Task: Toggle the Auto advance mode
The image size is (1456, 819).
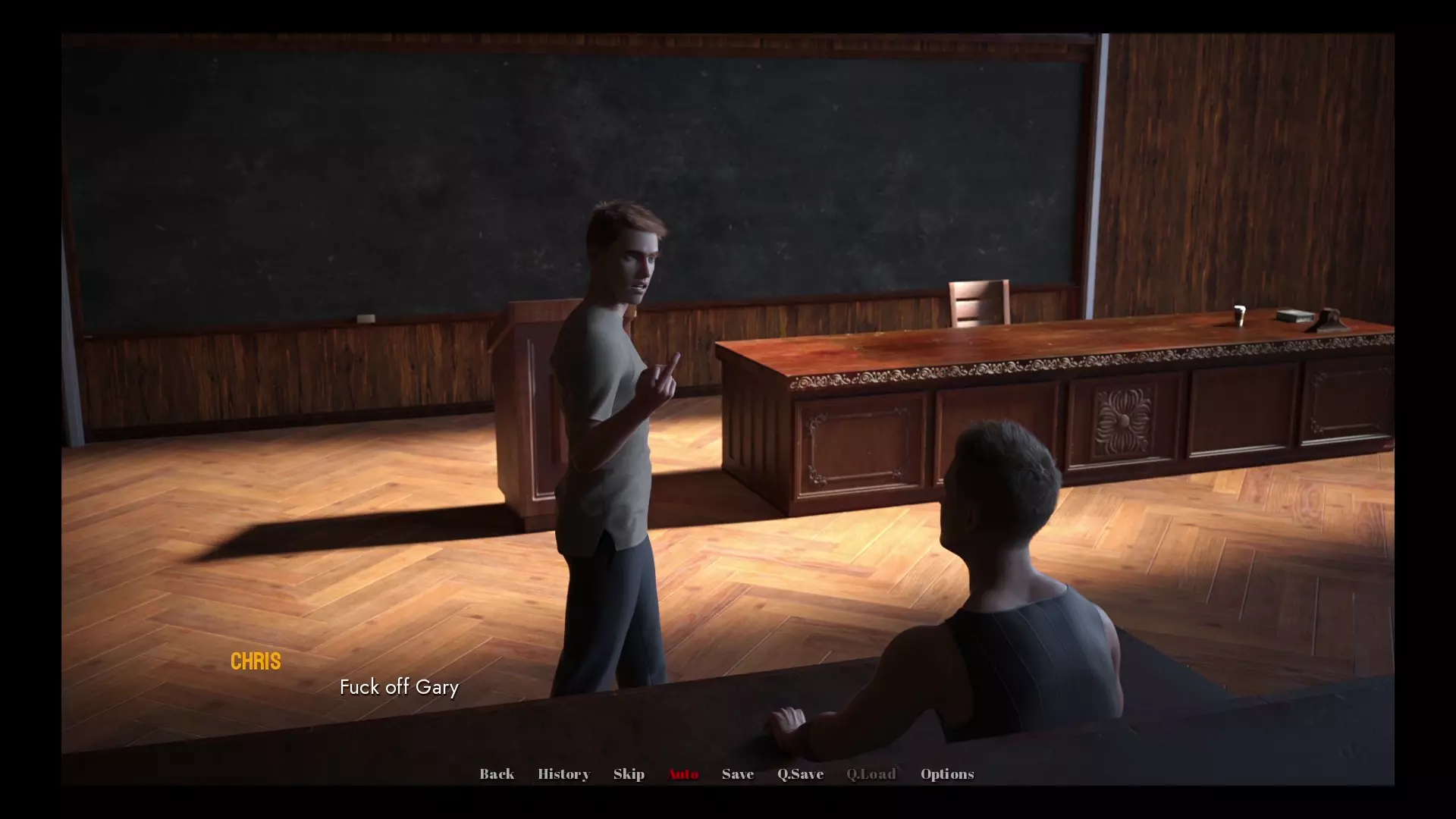Action: [682, 773]
